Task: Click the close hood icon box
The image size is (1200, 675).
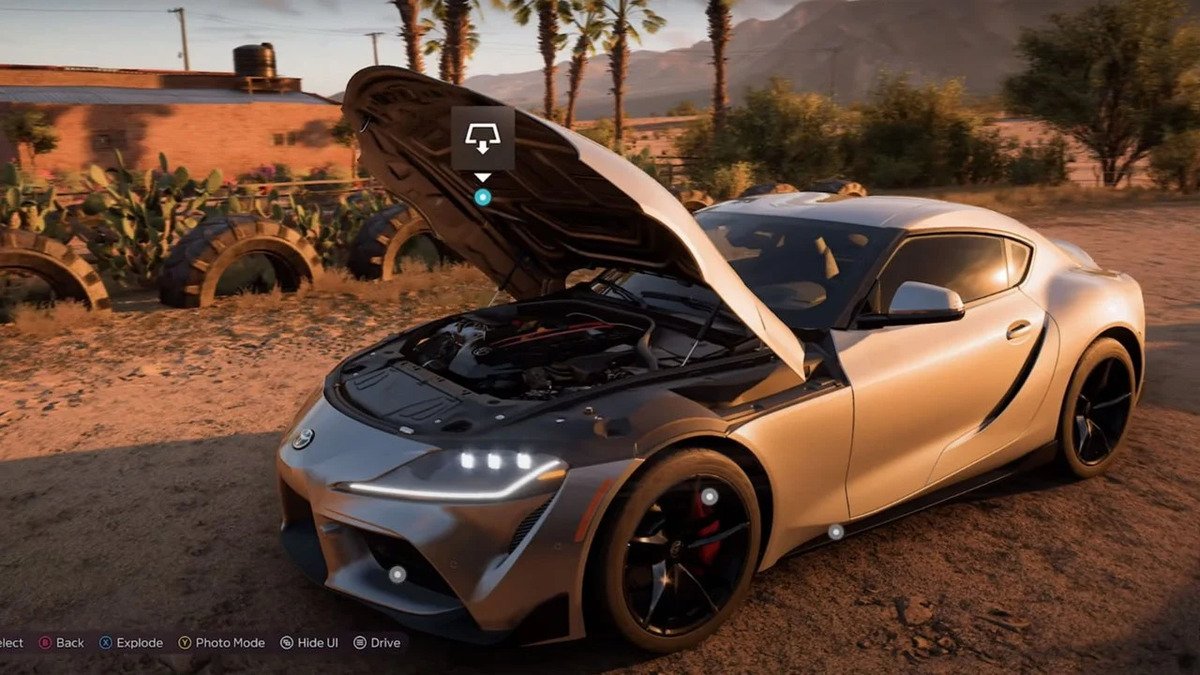Action: coord(482,138)
